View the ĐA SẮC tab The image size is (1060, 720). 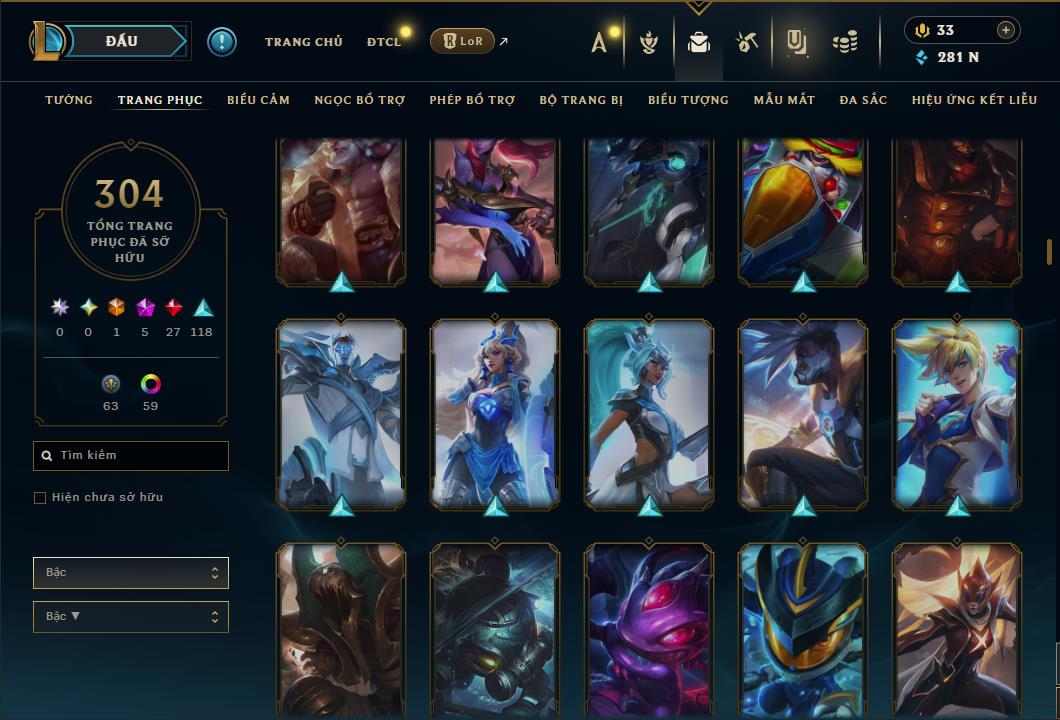[x=863, y=100]
